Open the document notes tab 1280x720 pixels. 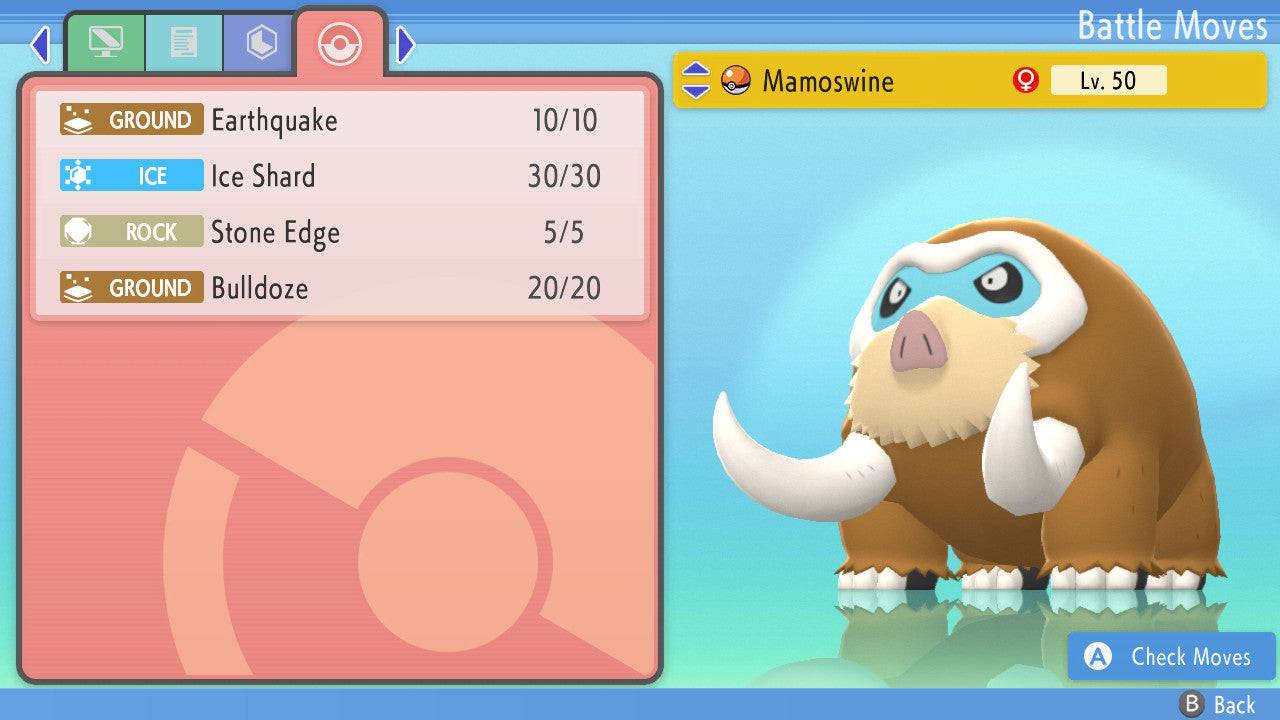tap(183, 44)
